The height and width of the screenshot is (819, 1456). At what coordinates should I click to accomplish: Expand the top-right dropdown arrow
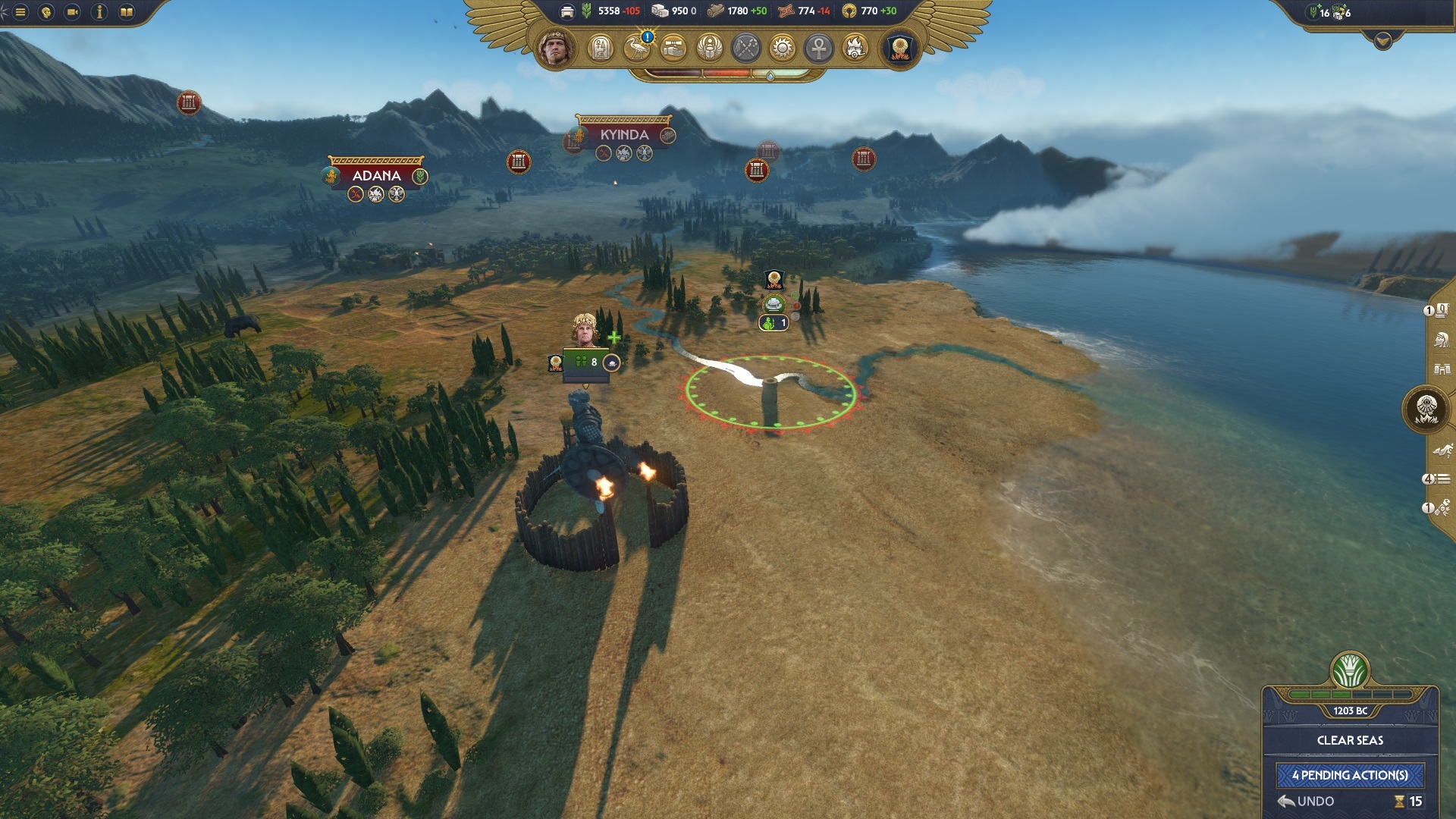[1382, 41]
